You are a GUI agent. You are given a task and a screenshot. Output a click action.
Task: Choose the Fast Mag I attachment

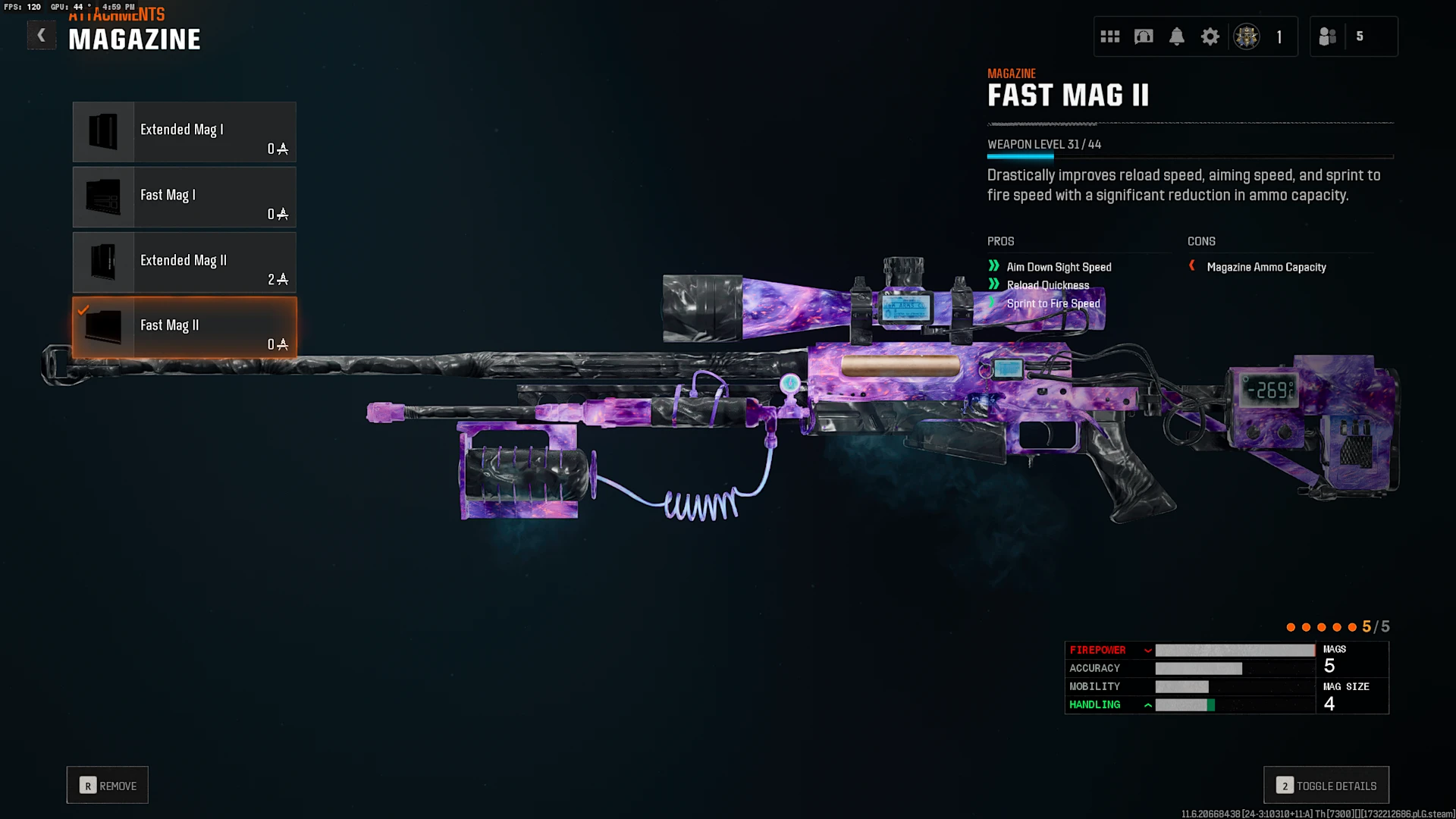click(184, 197)
